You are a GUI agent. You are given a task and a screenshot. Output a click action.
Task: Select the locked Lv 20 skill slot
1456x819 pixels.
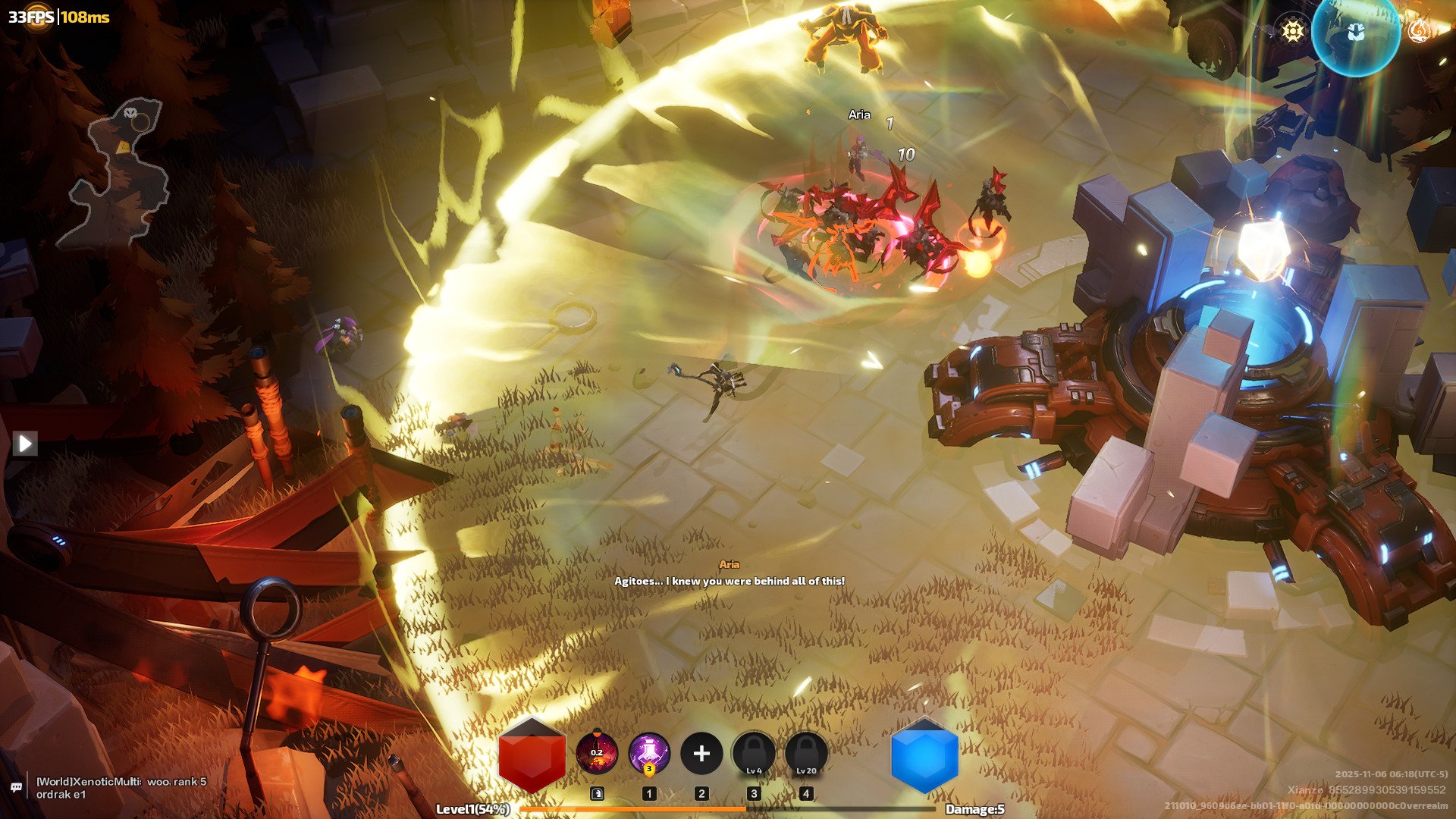pos(806,754)
